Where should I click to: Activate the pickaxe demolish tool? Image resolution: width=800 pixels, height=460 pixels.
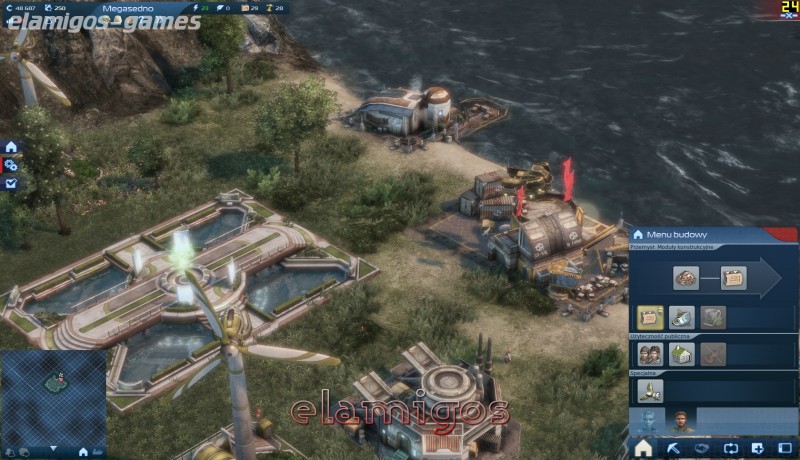(672, 447)
